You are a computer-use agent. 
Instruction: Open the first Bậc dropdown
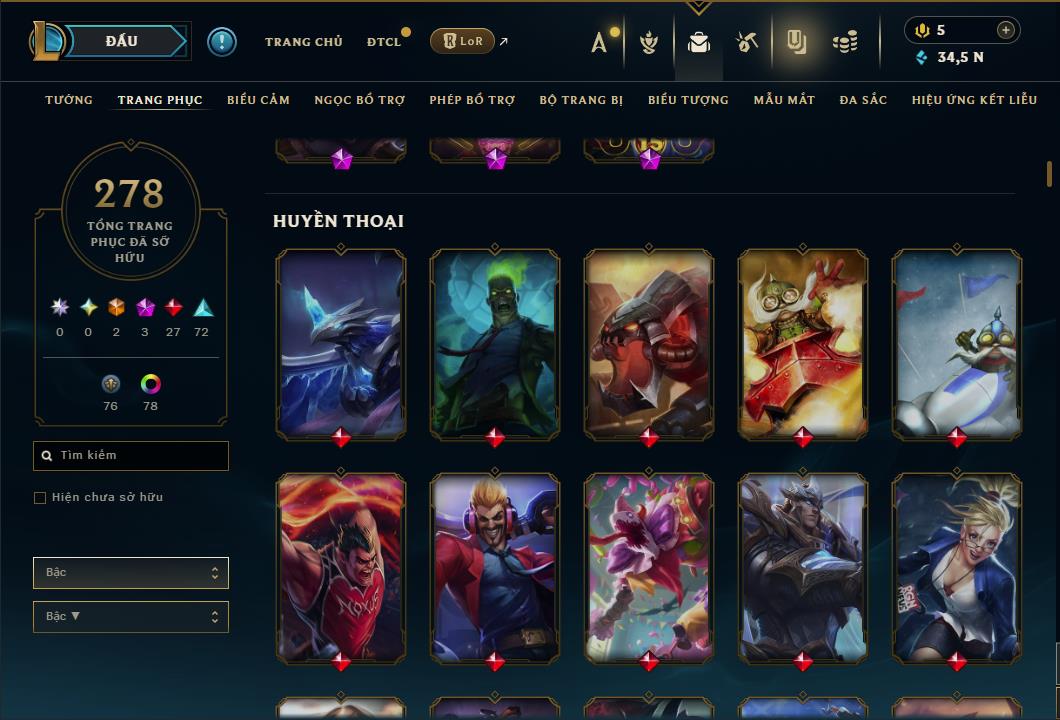pyautogui.click(x=131, y=573)
